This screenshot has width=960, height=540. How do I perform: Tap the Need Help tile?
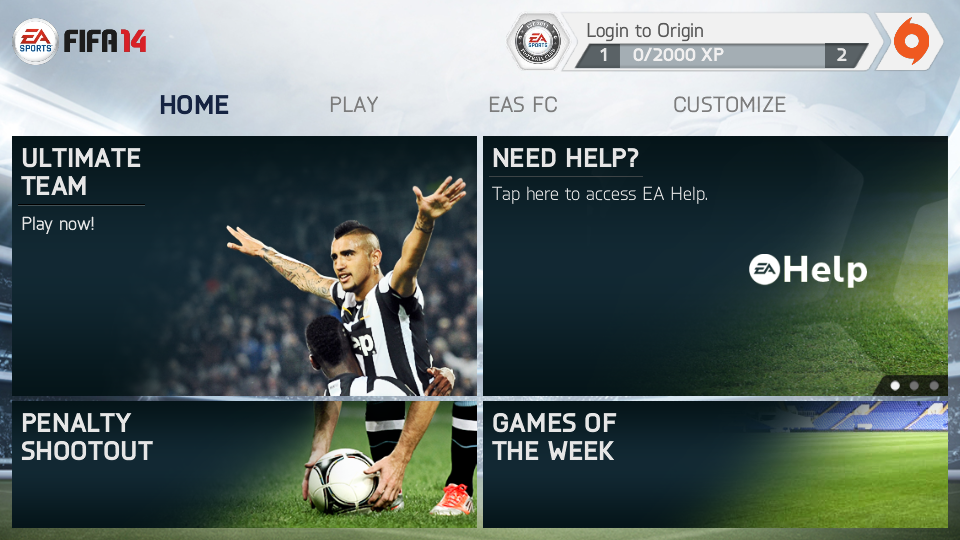(x=715, y=266)
